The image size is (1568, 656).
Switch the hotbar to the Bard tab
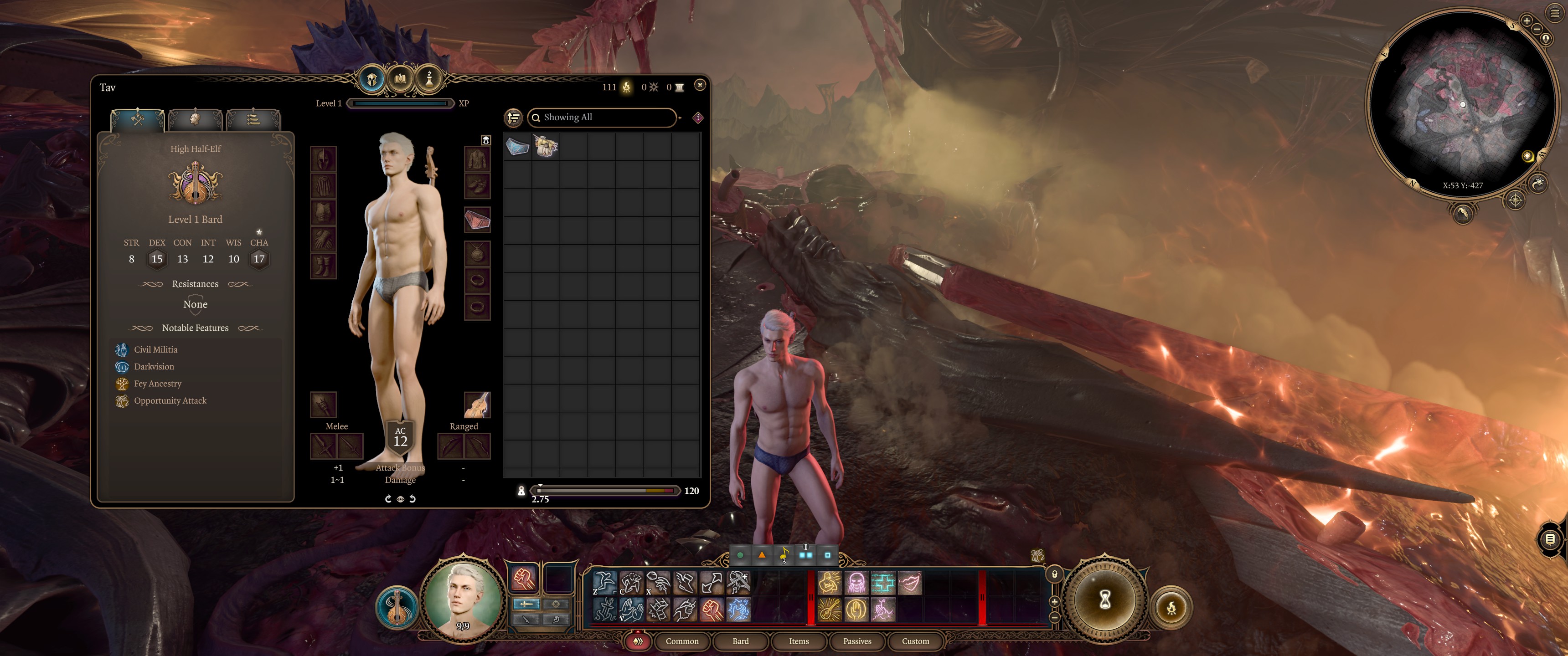[x=740, y=641]
